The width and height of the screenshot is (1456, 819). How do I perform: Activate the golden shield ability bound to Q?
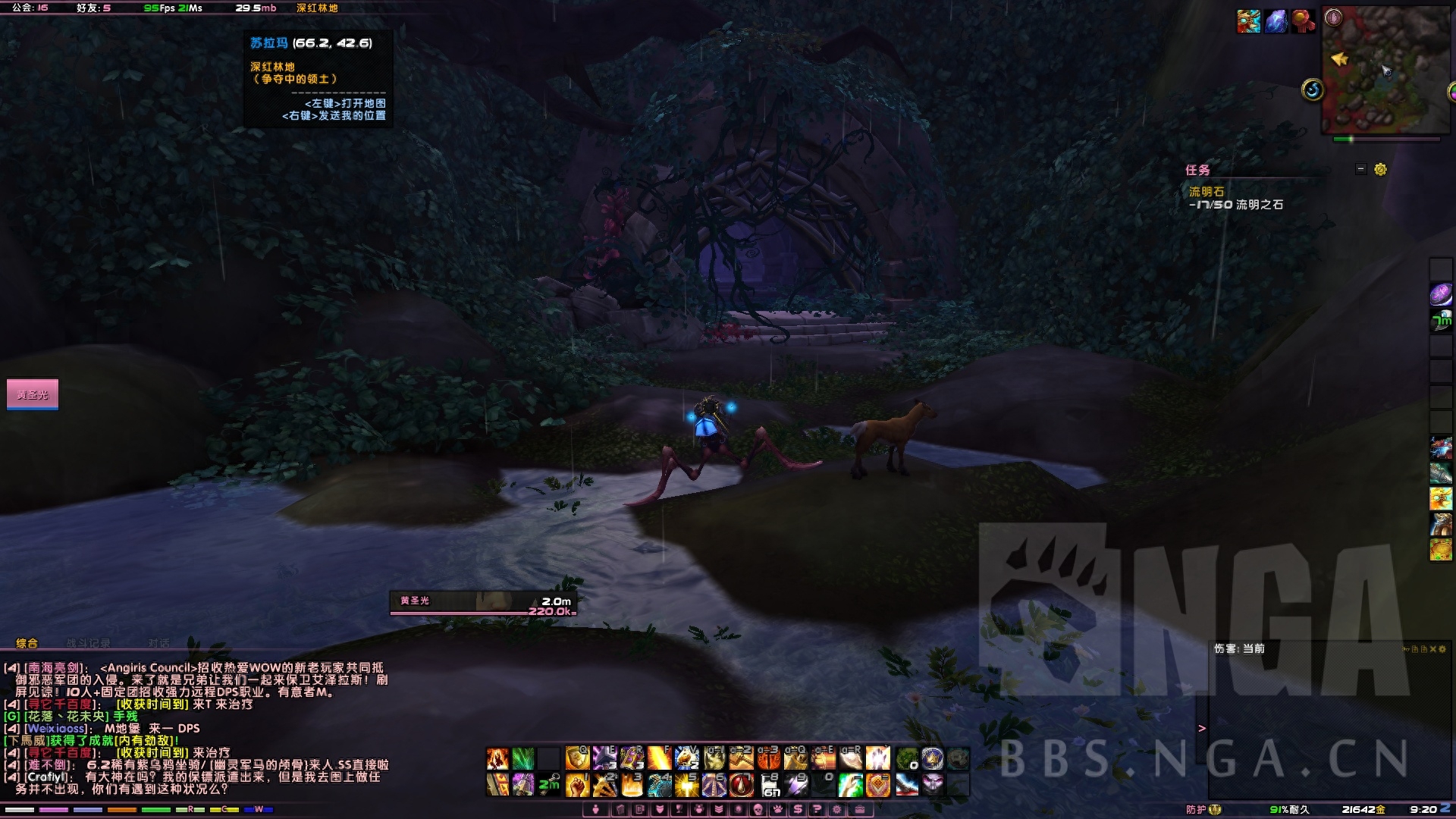coord(577,758)
